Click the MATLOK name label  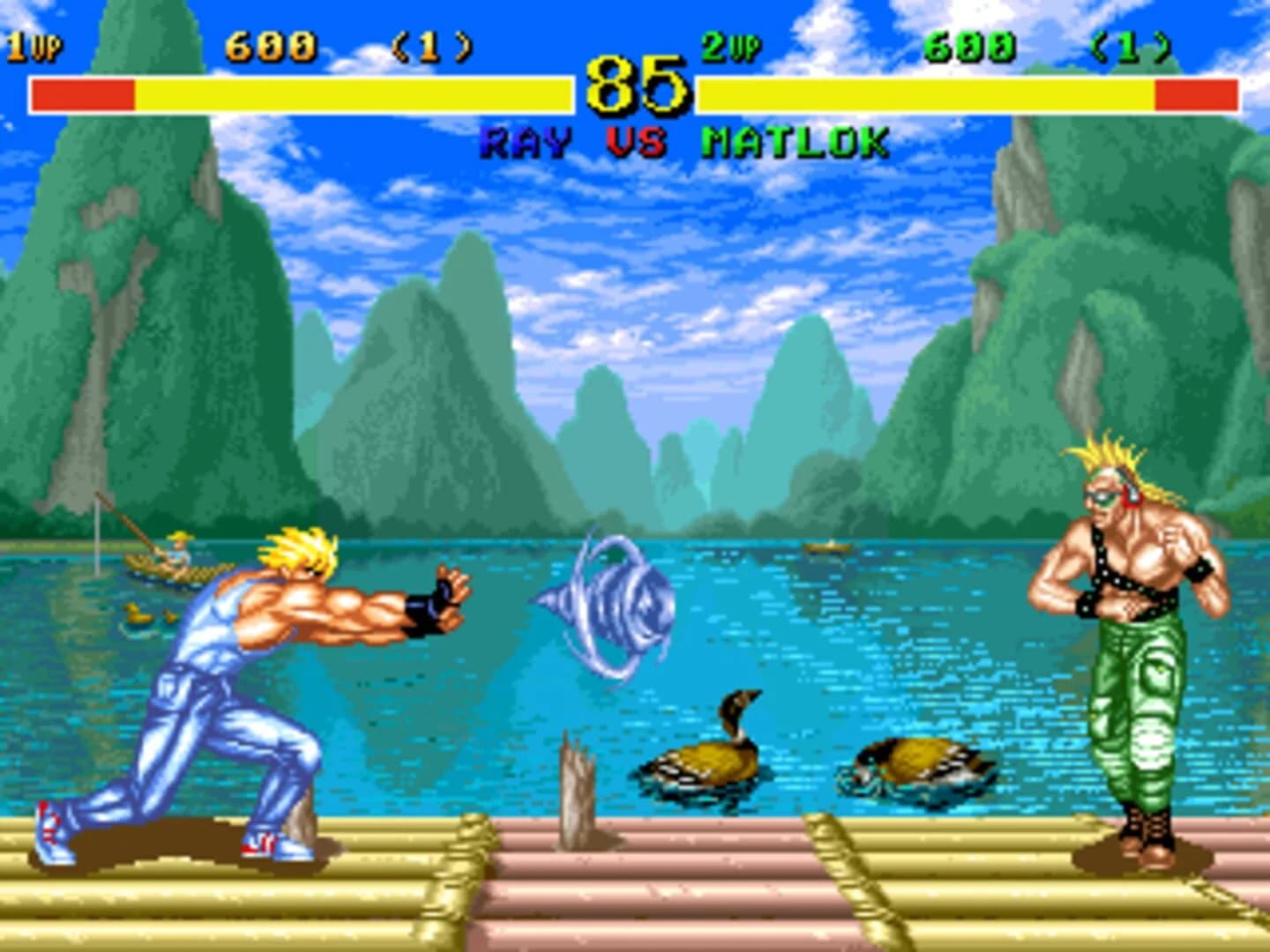(x=794, y=139)
